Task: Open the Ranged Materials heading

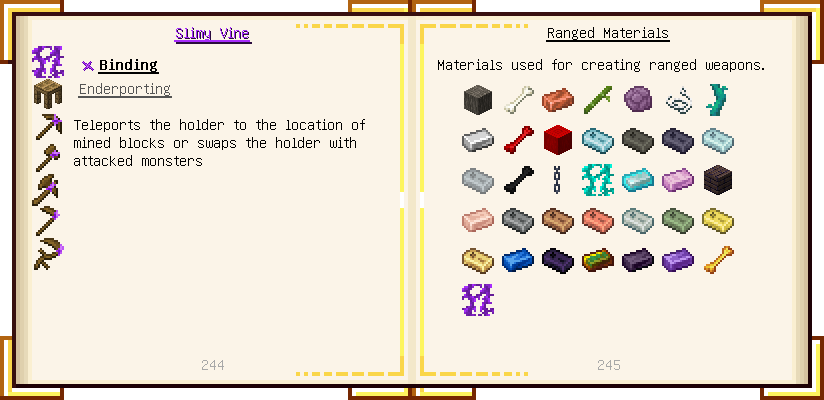Action: (x=607, y=34)
